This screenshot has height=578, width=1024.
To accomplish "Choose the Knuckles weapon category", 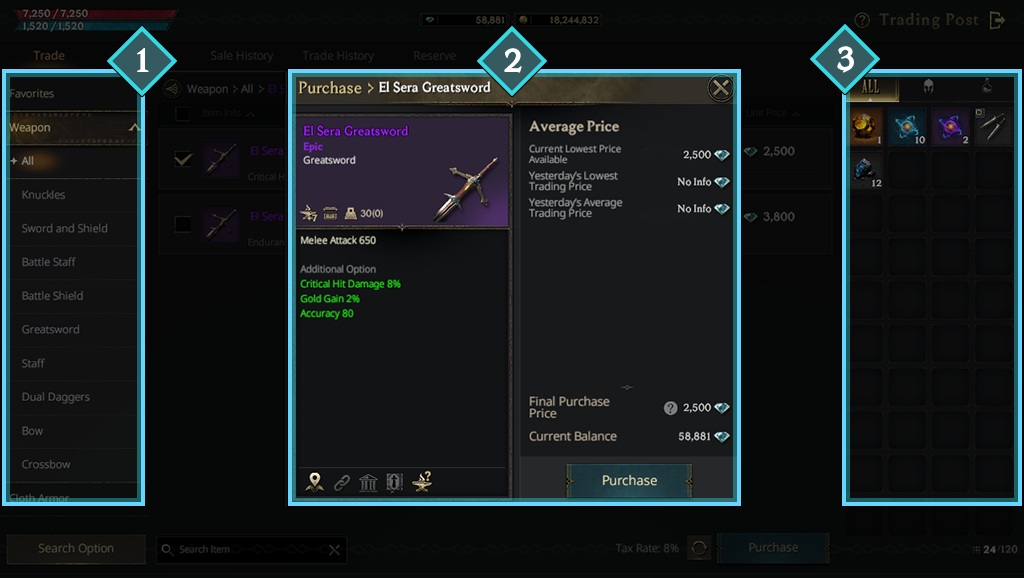I will click(x=43, y=195).
